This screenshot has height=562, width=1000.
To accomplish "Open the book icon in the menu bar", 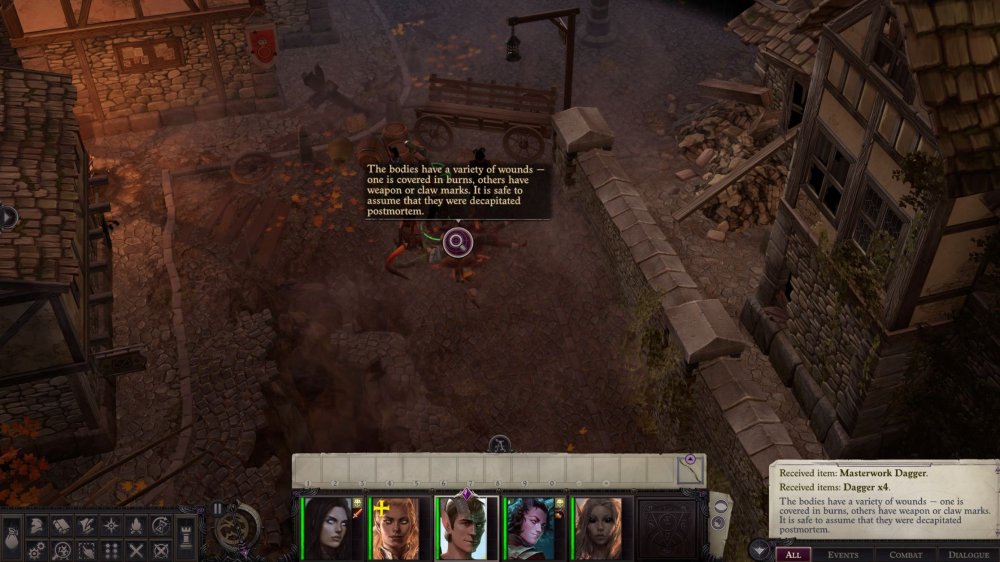I will (x=61, y=525).
